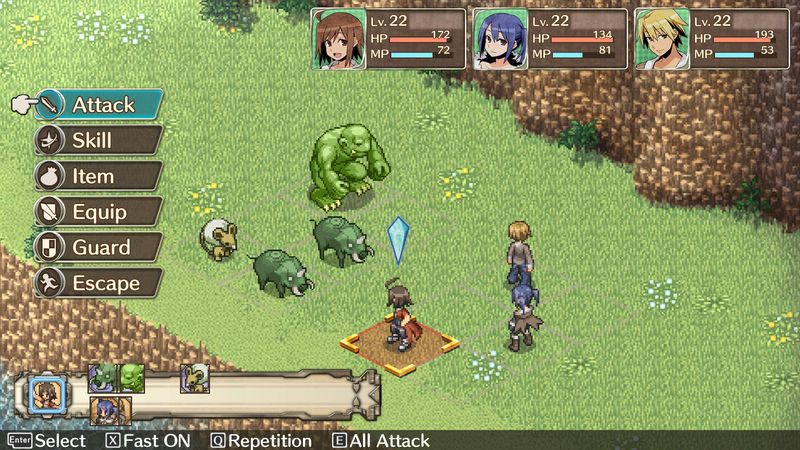Open the Skill menu
The height and width of the screenshot is (450, 800).
100,140
